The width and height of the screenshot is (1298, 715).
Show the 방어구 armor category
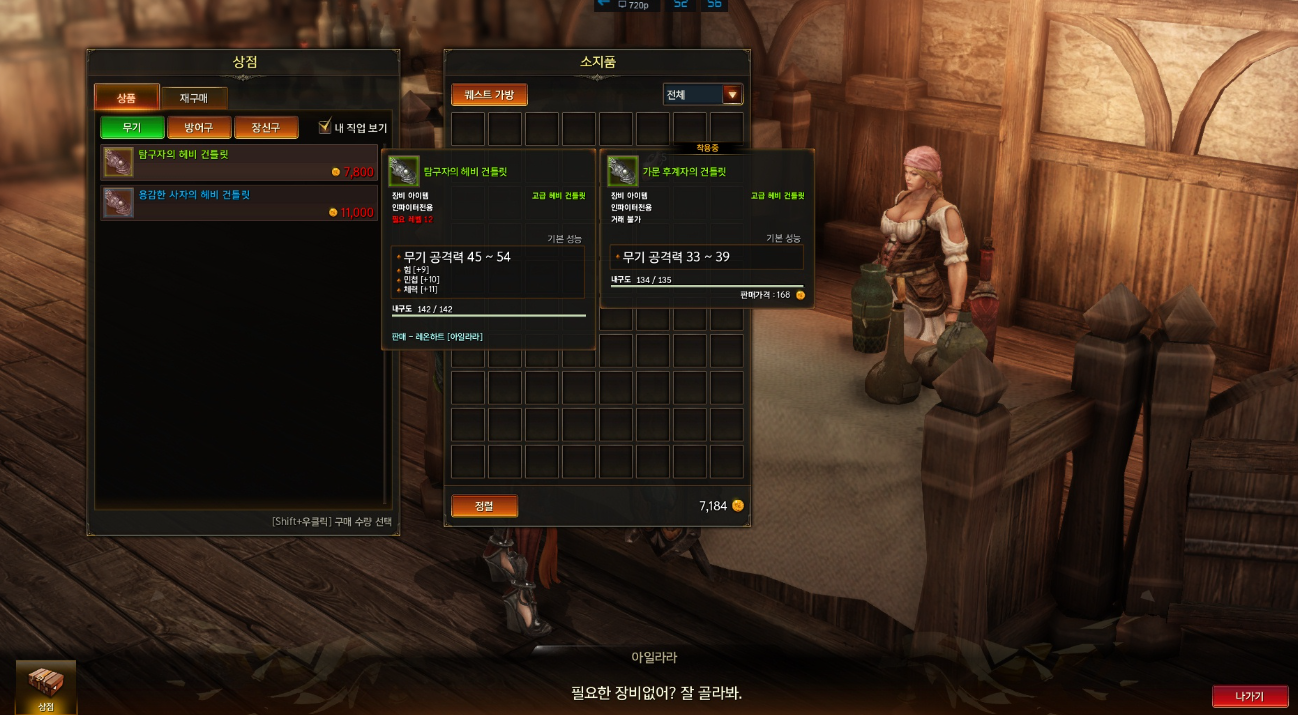199,127
